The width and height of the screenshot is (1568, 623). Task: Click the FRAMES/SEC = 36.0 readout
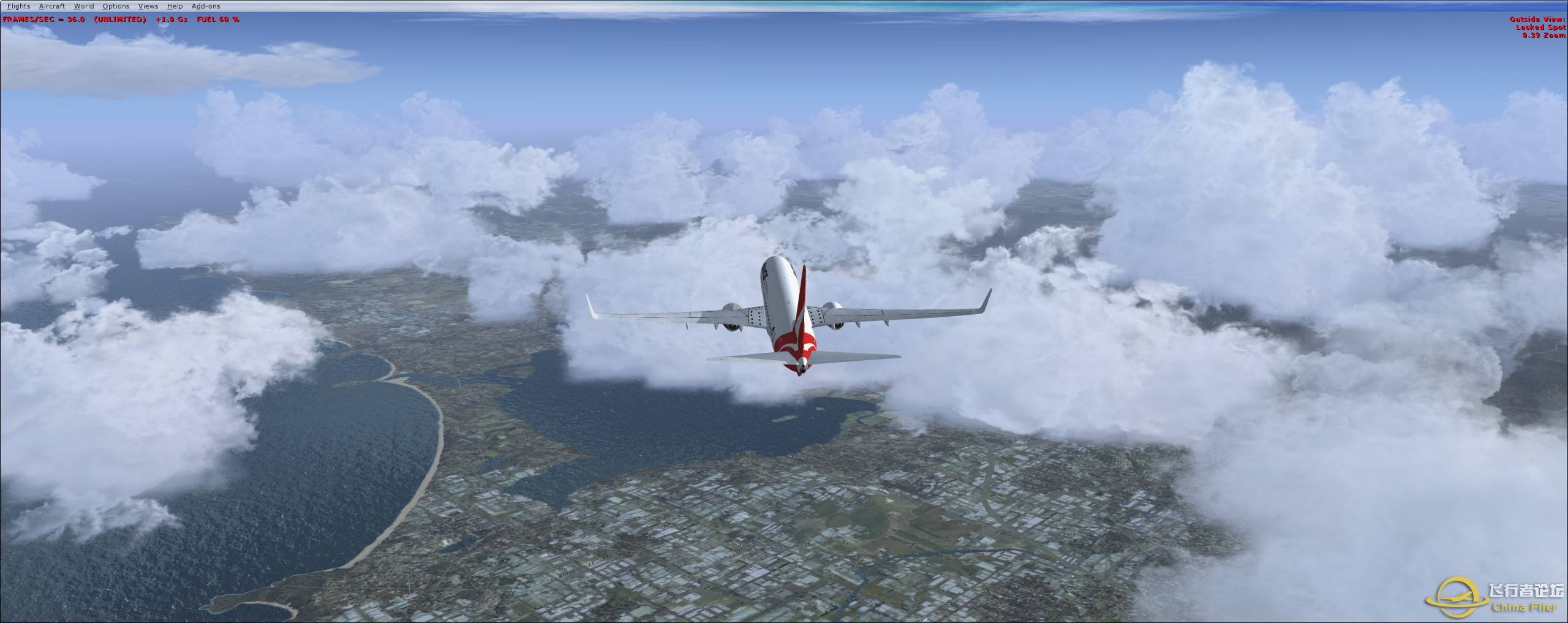(43, 19)
